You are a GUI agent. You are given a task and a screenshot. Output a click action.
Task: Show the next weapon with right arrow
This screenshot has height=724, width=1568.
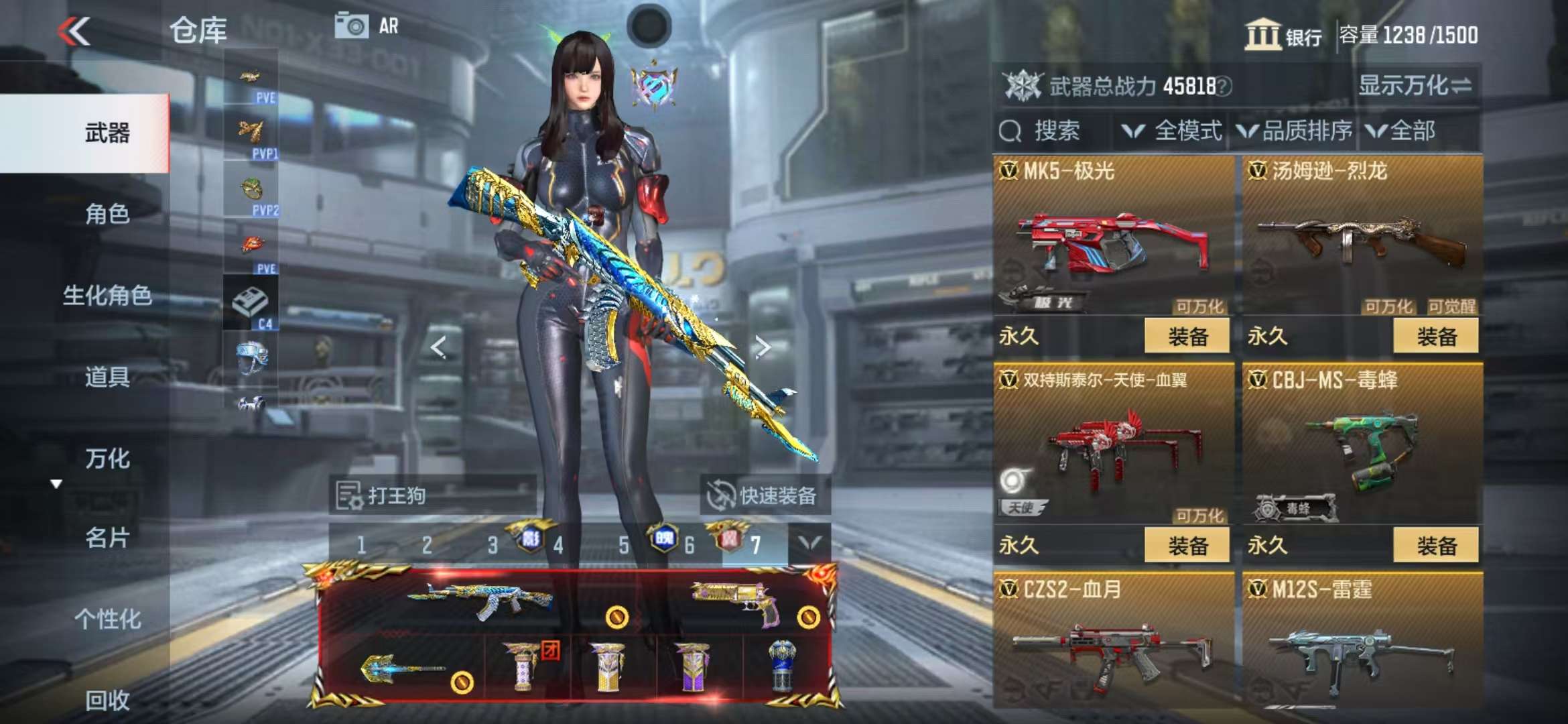pyautogui.click(x=762, y=347)
